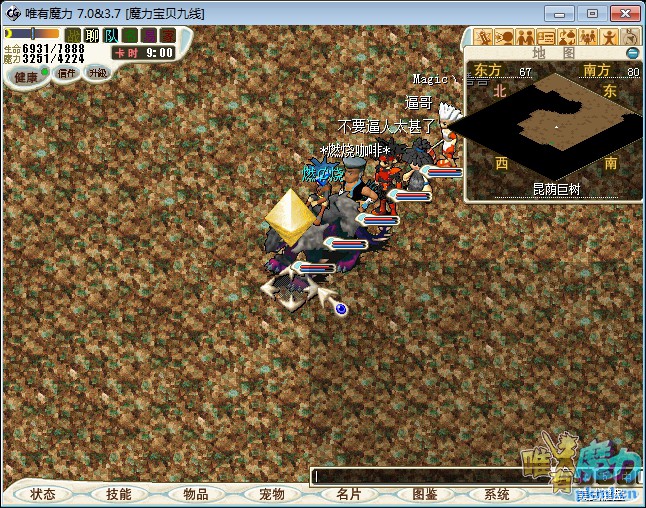The height and width of the screenshot is (508, 646).
Task: Open the 信件 mail button
Action: click(66, 73)
